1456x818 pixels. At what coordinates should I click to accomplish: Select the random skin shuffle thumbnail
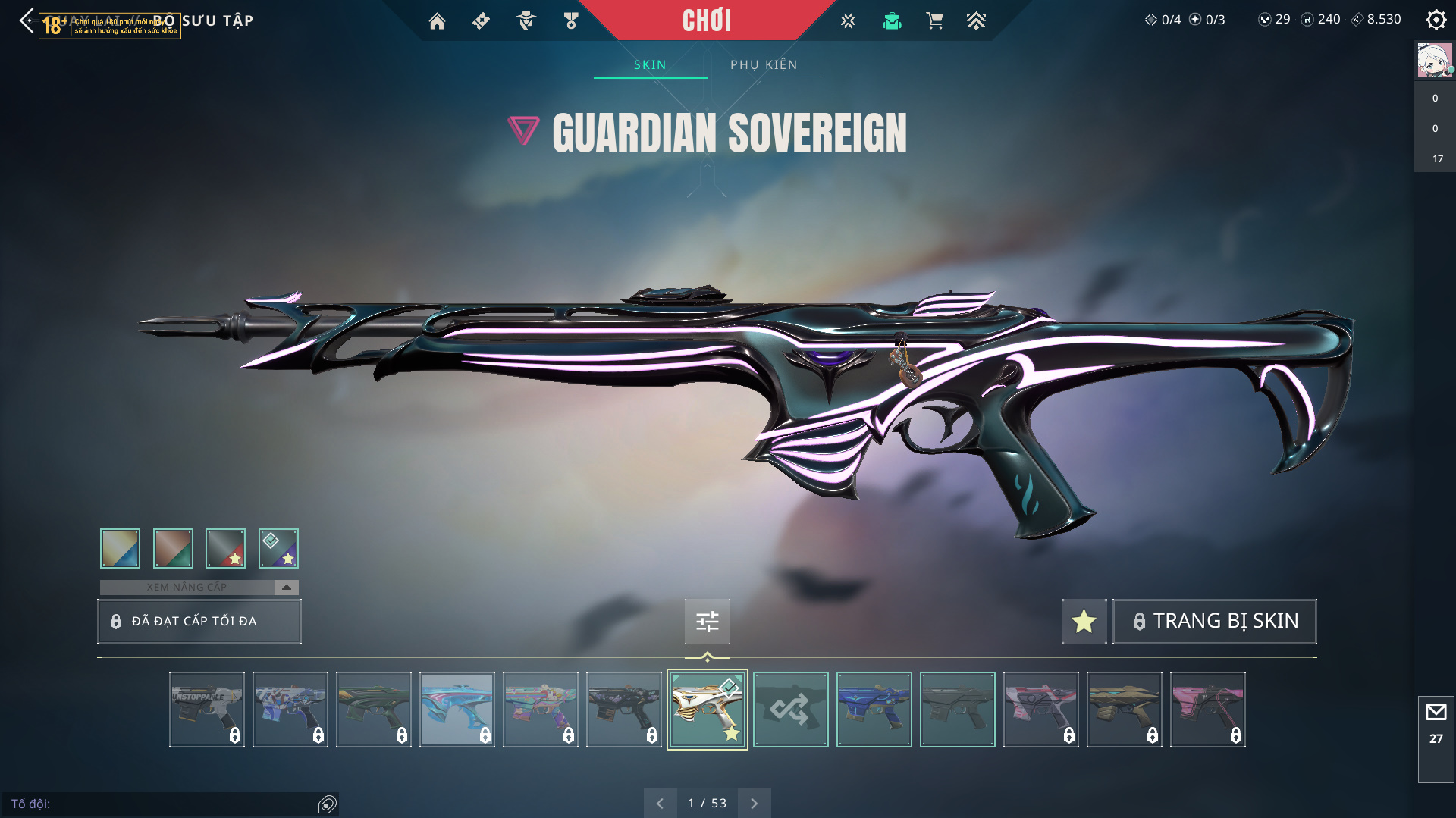790,710
